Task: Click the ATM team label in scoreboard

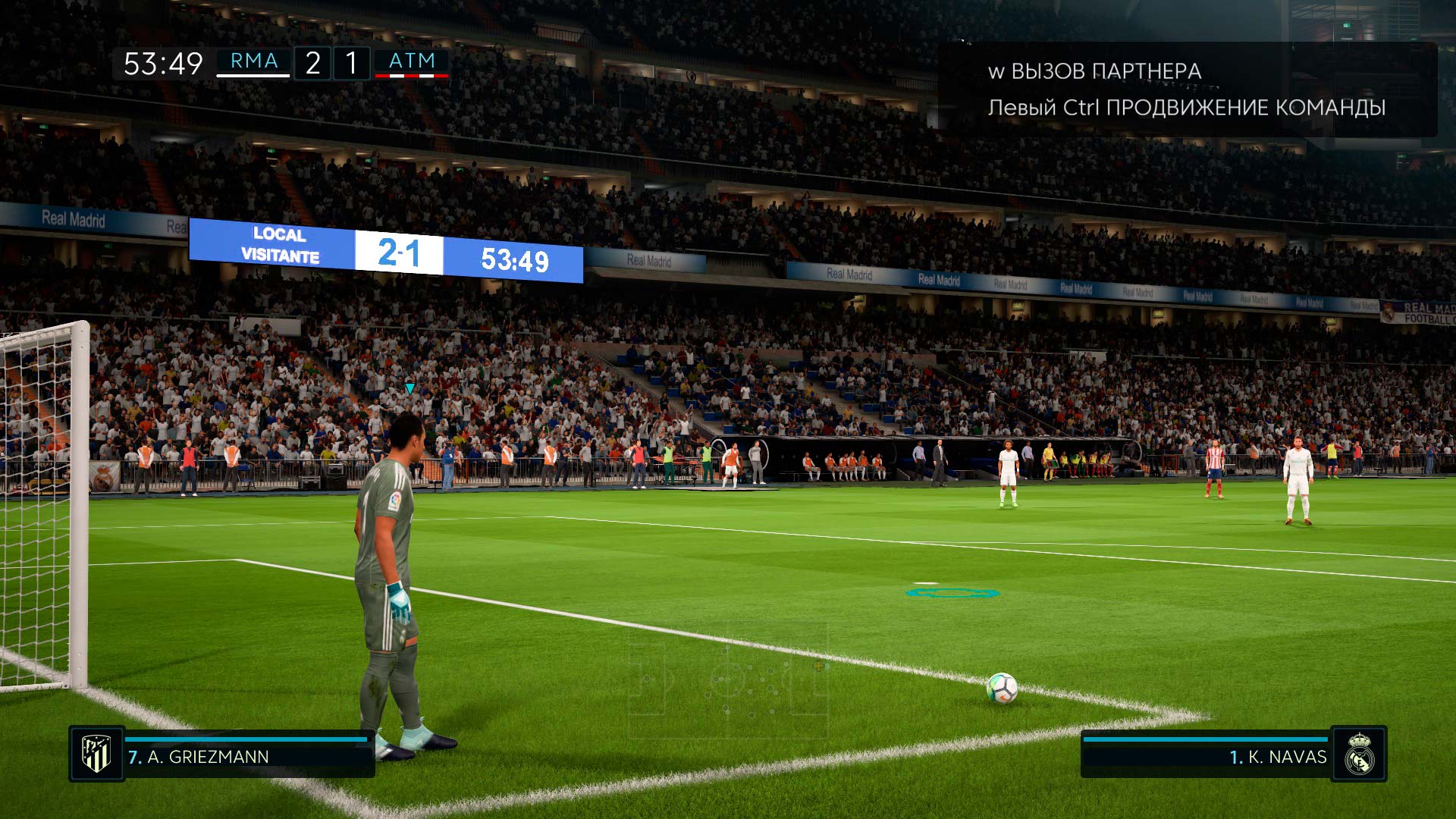Action: 412,61
